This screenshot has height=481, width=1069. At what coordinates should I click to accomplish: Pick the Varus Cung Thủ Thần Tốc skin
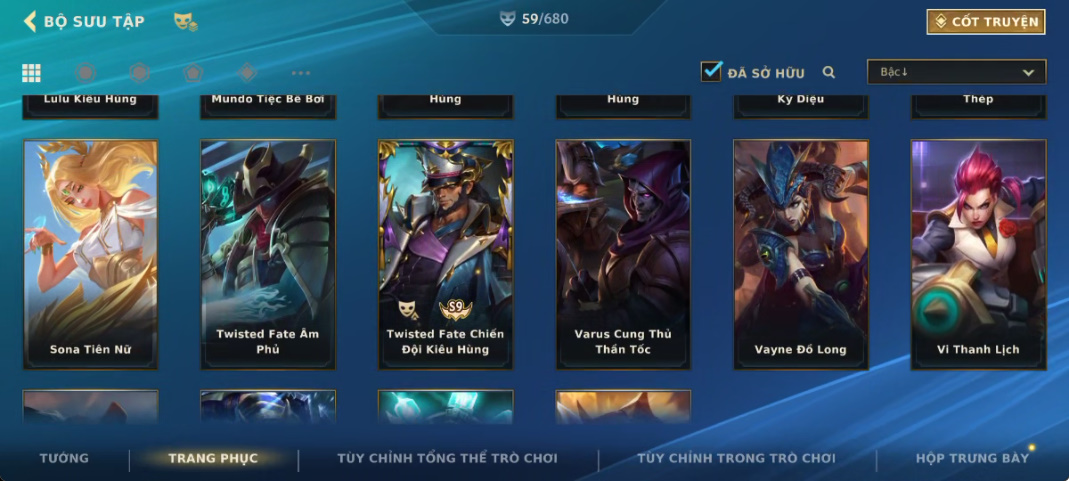pos(623,254)
